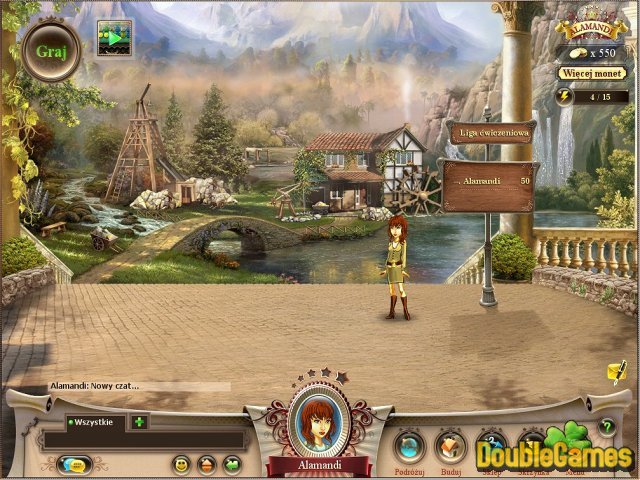Screen dimensions: 640x480
Task: Buy more coins with Więcej monet
Action: 592,73
